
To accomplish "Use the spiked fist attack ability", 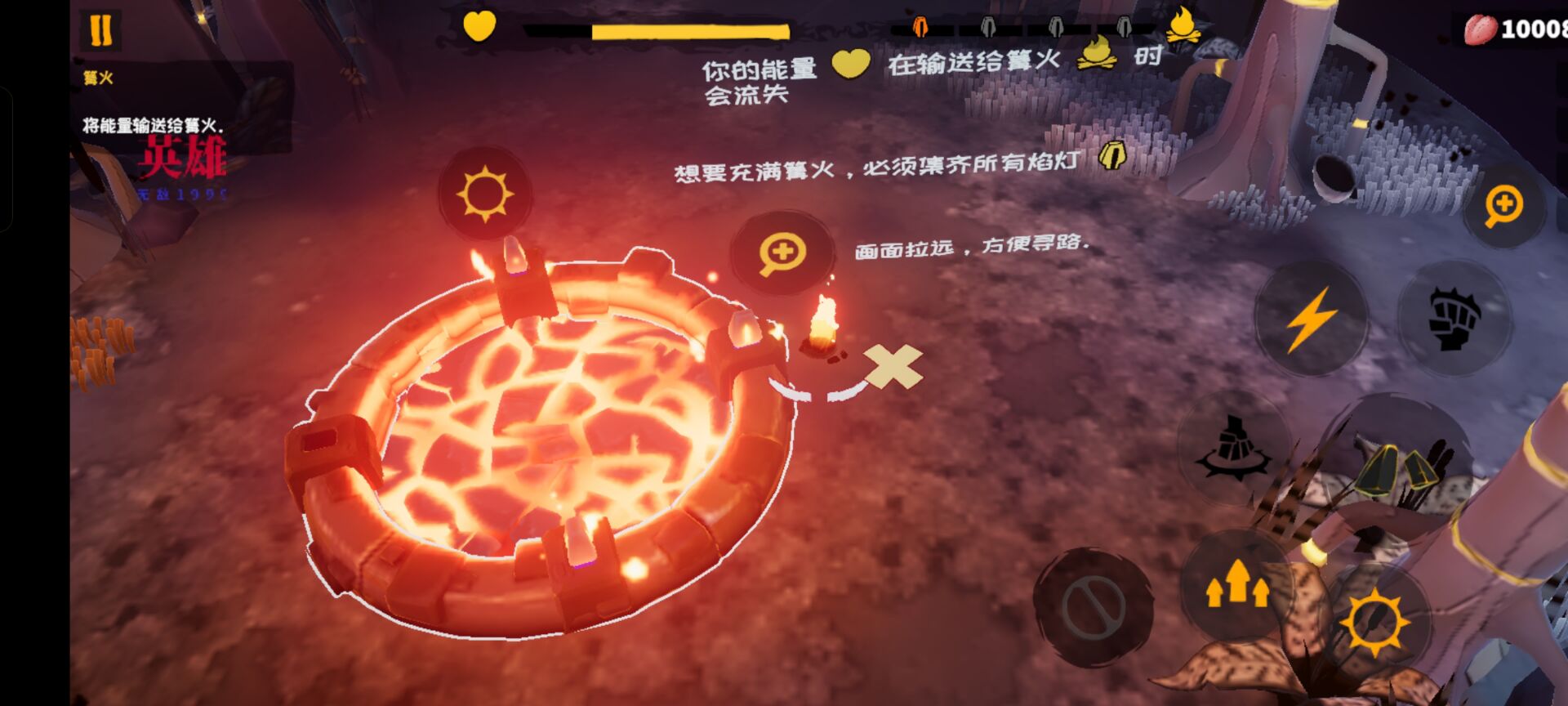I will click(x=1454, y=319).
